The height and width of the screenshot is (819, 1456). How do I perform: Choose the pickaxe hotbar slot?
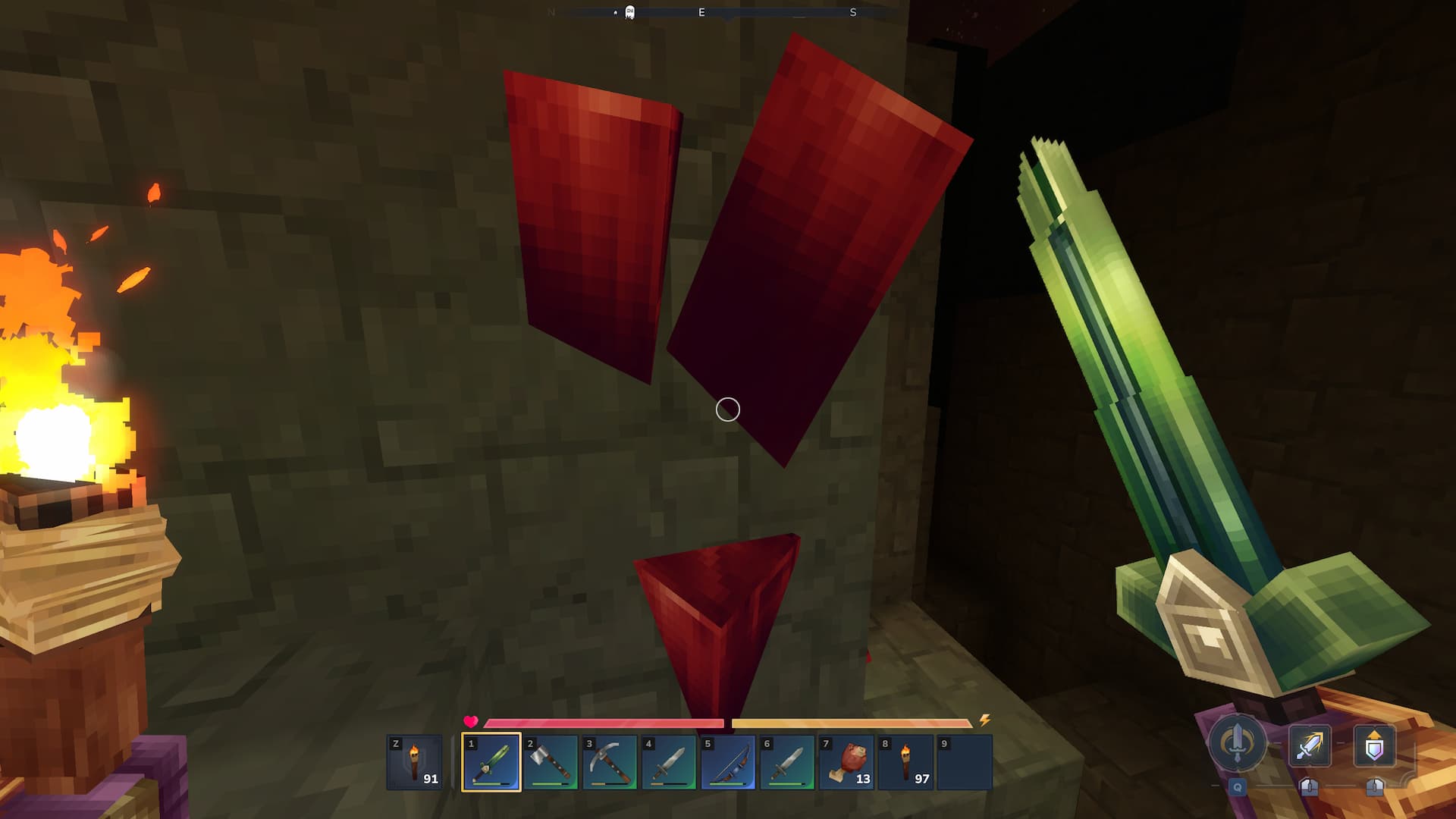pos(609,762)
